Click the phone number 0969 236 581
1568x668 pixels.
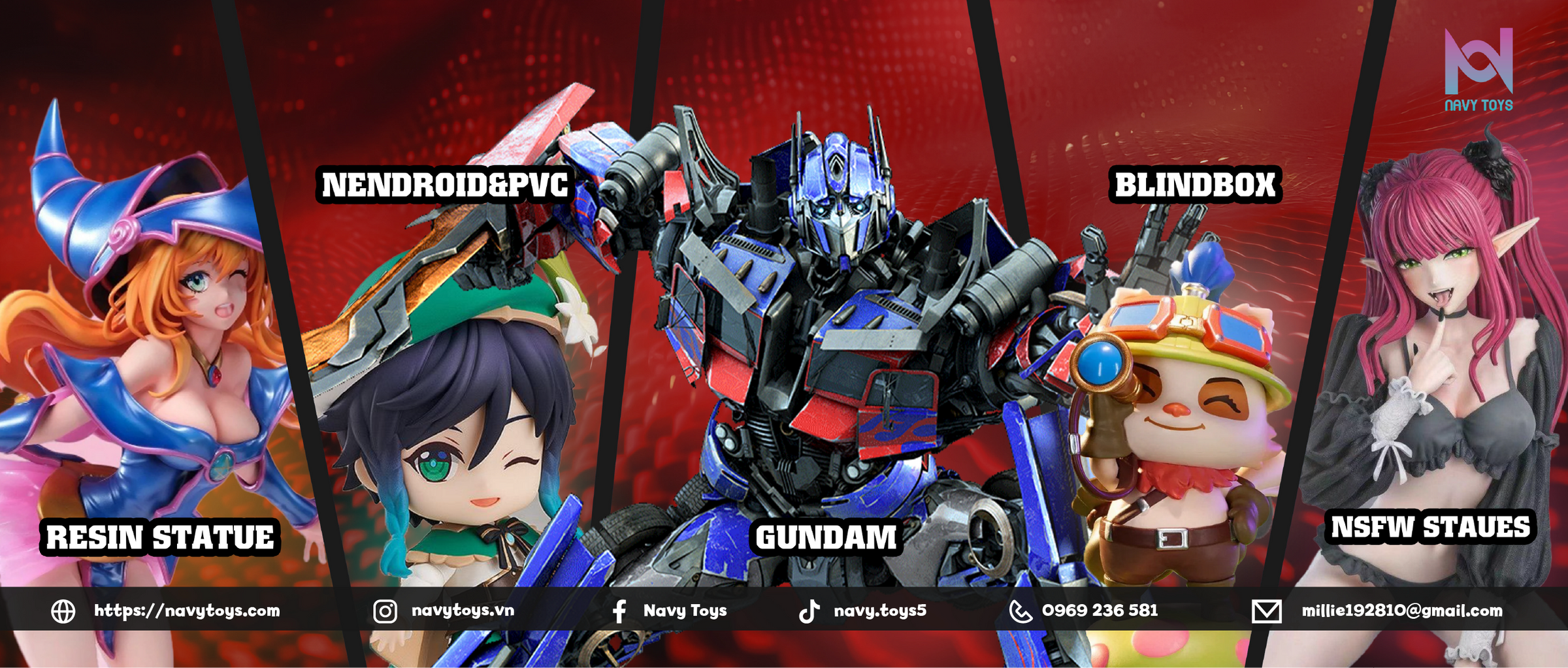tap(1100, 611)
